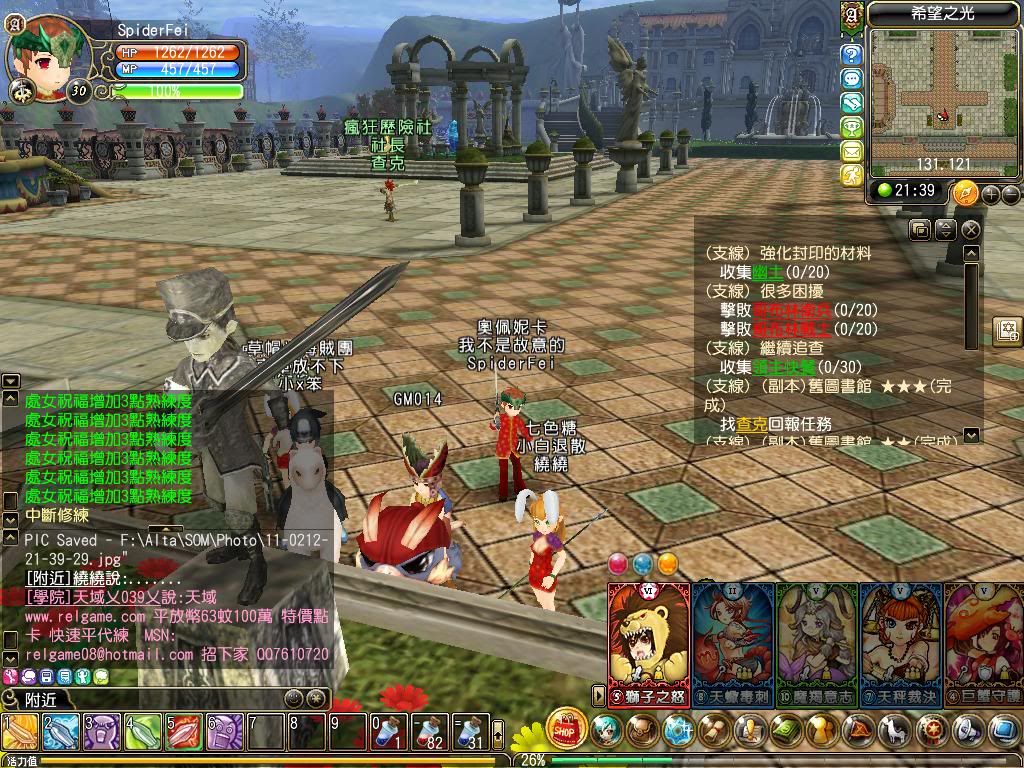Open the blue question mark help icon
This screenshot has height=768, width=1024.
tap(852, 54)
